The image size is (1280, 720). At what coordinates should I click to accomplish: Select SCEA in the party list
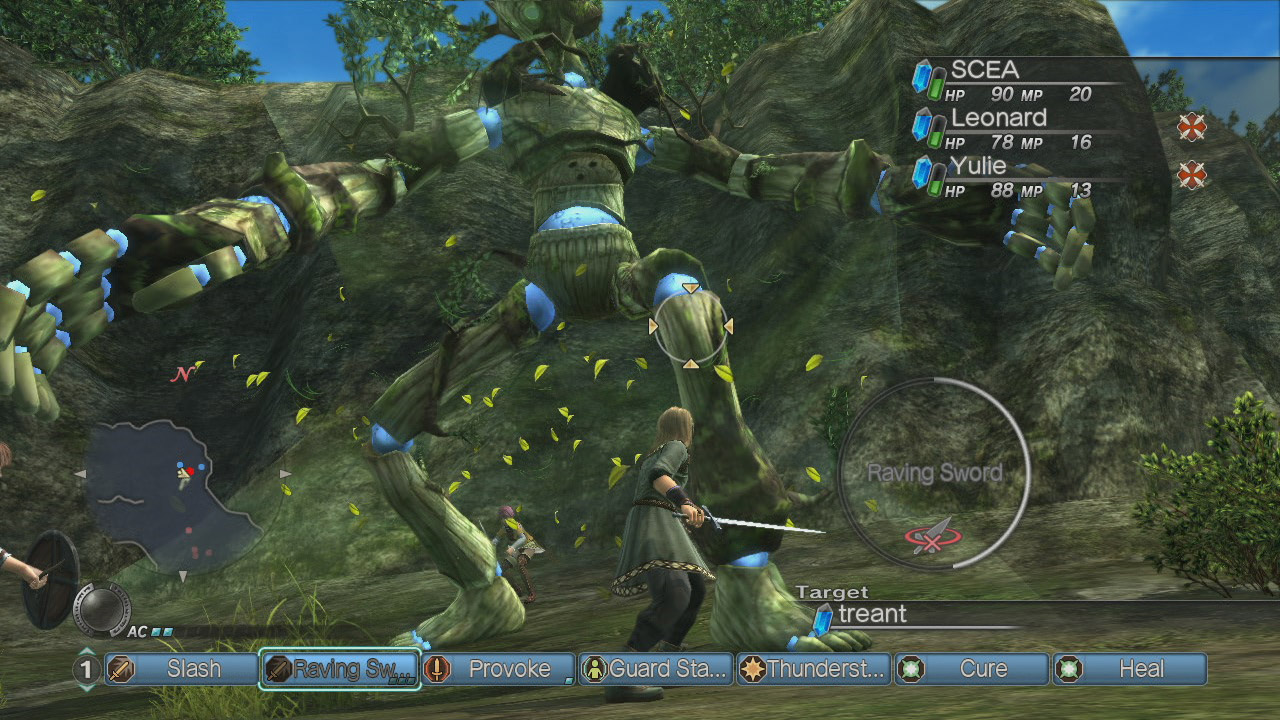[1010, 80]
